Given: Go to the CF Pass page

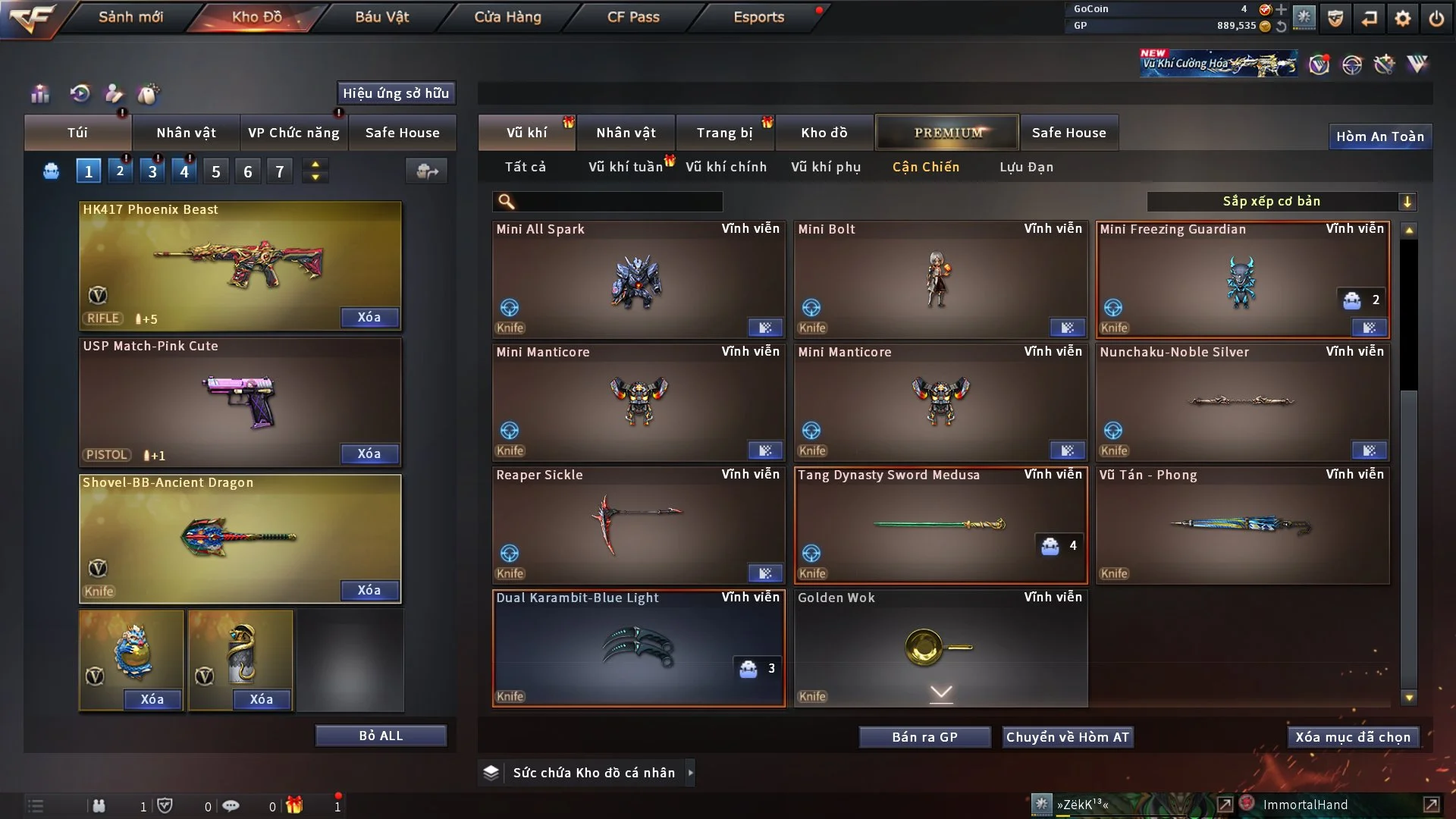Looking at the screenshot, I should pos(633,17).
